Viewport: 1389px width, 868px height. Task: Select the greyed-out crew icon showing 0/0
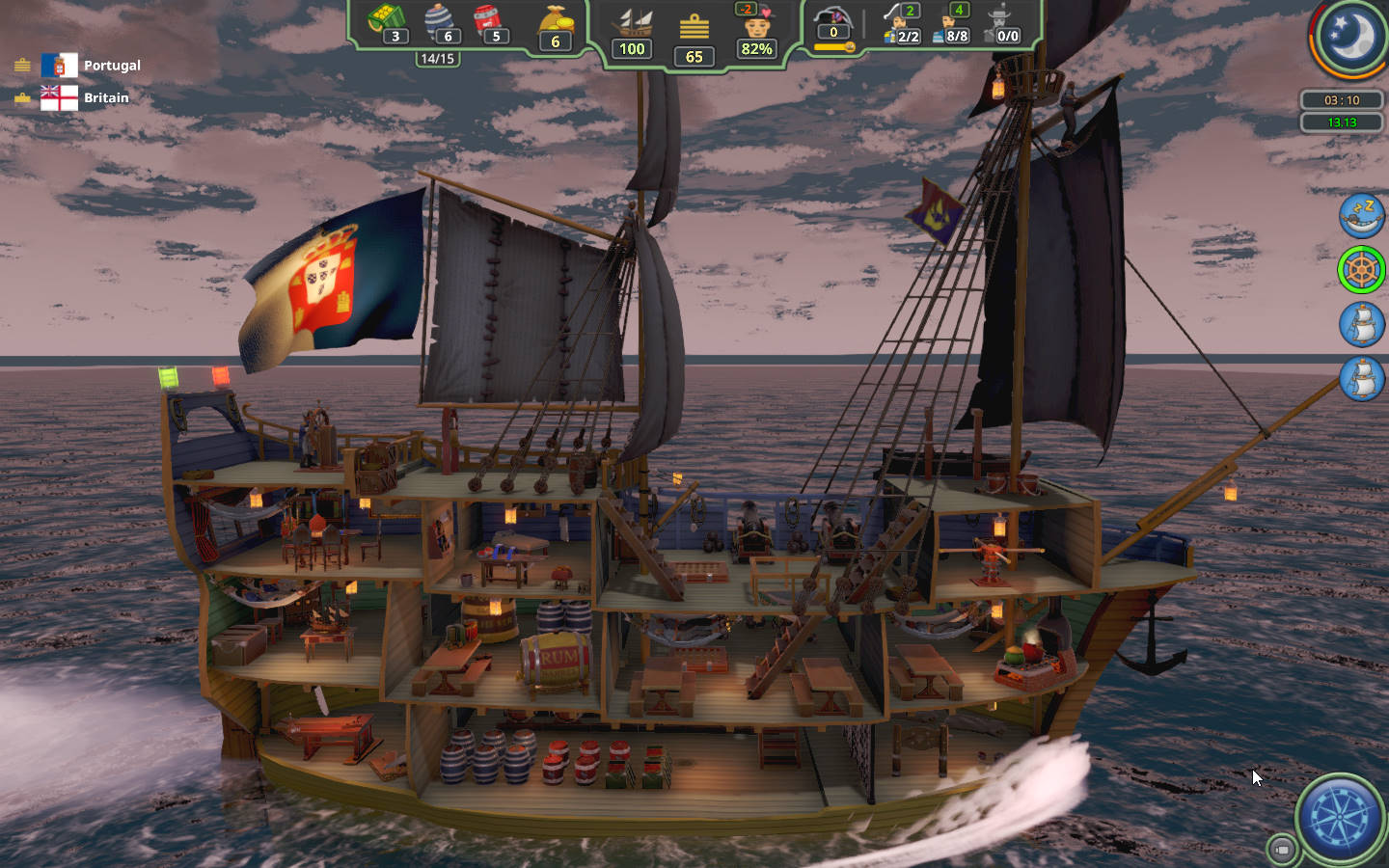coord(1002,23)
